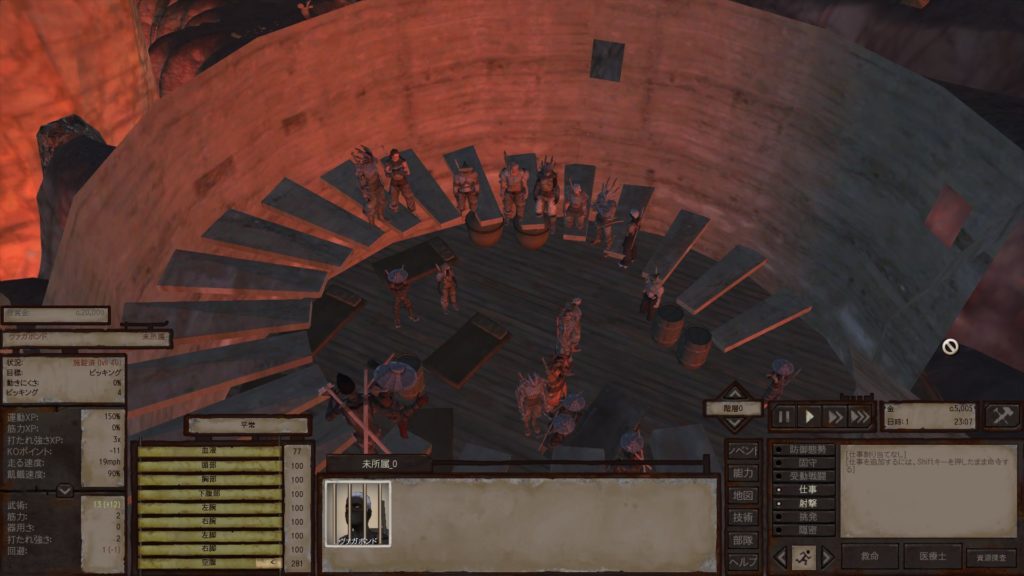Click the 医療士 (medic) button
1024x576 pixels.
coord(932,556)
